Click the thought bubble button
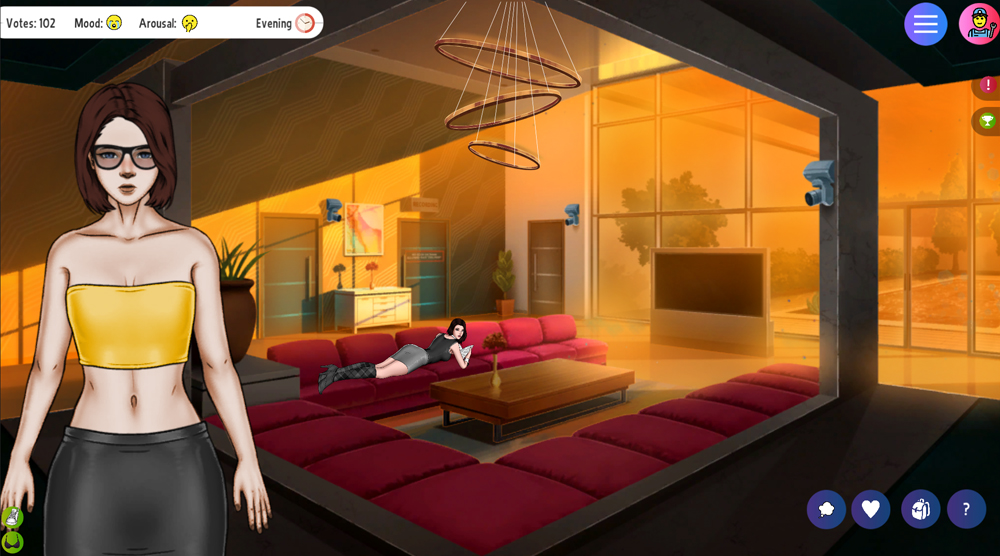Viewport: 1000px width, 556px height. point(826,509)
